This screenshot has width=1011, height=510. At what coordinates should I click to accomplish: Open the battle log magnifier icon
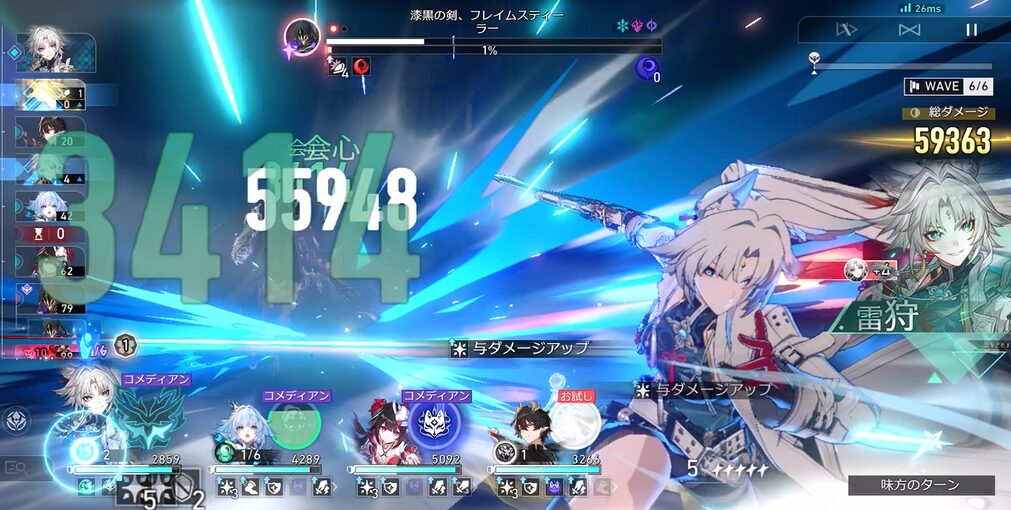pos(15,467)
